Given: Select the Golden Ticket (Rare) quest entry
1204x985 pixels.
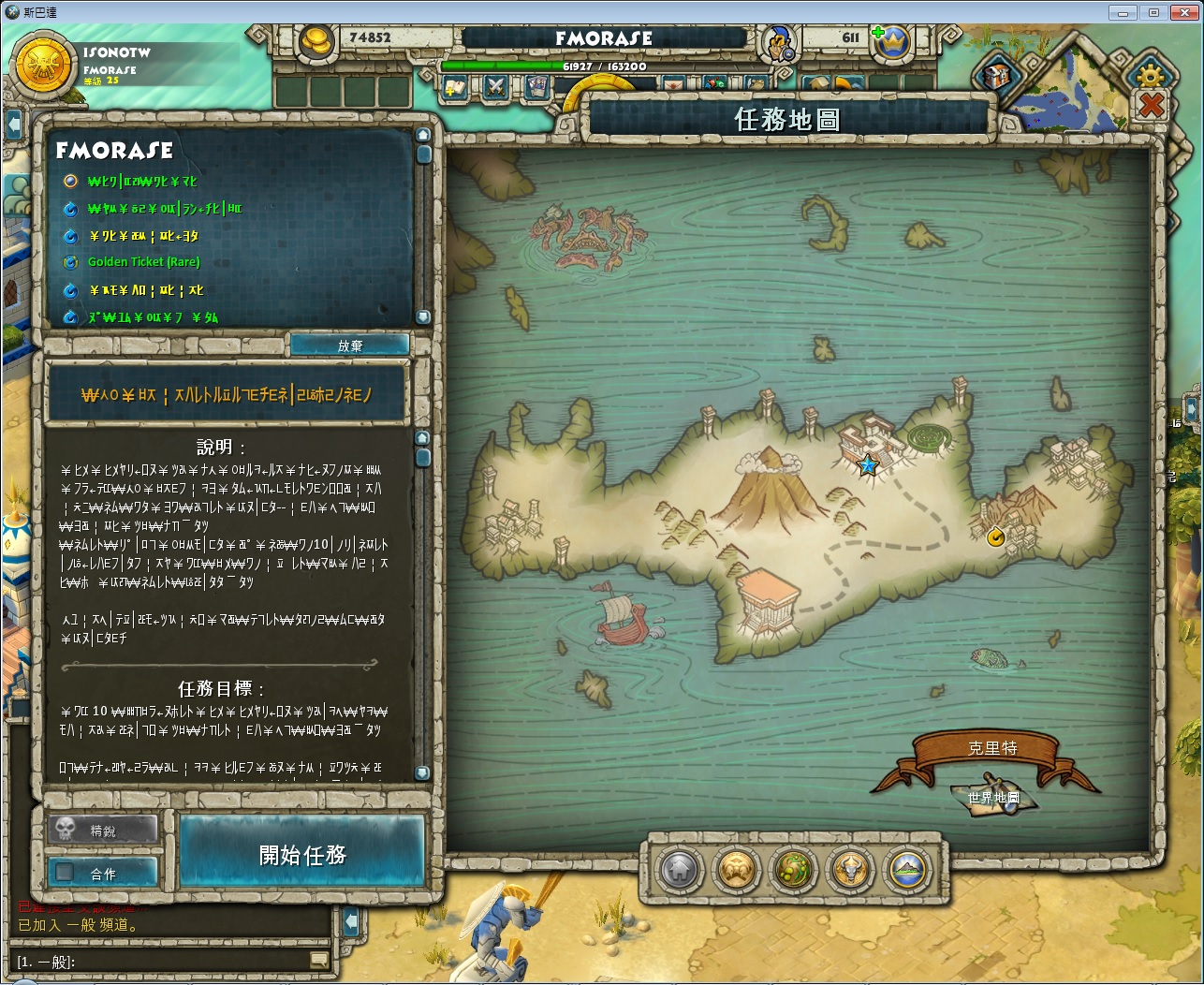Looking at the screenshot, I should [143, 262].
